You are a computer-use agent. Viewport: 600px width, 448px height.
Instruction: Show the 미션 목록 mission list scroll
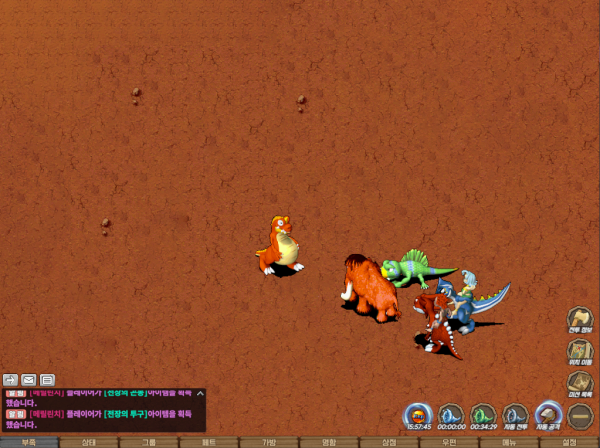click(x=580, y=383)
